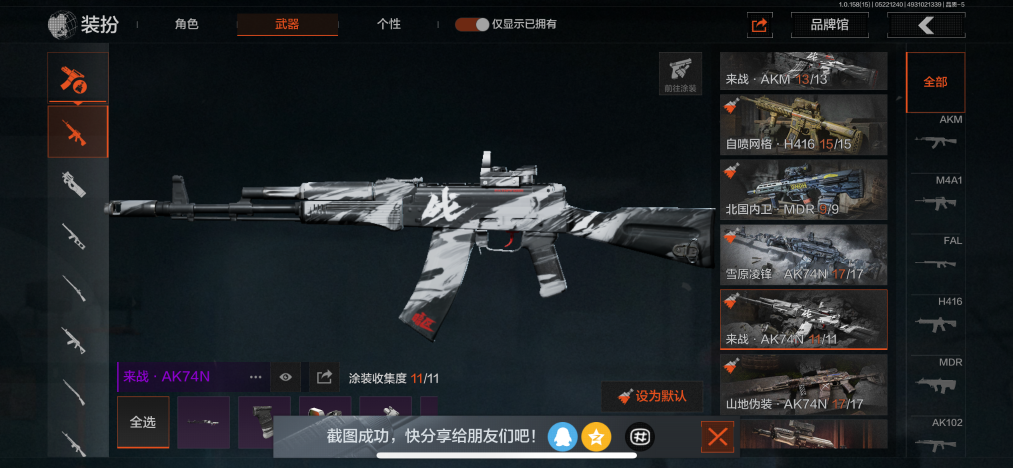Share screenshot via QQ penguin icon
1013x468 pixels.
[x=563, y=436]
